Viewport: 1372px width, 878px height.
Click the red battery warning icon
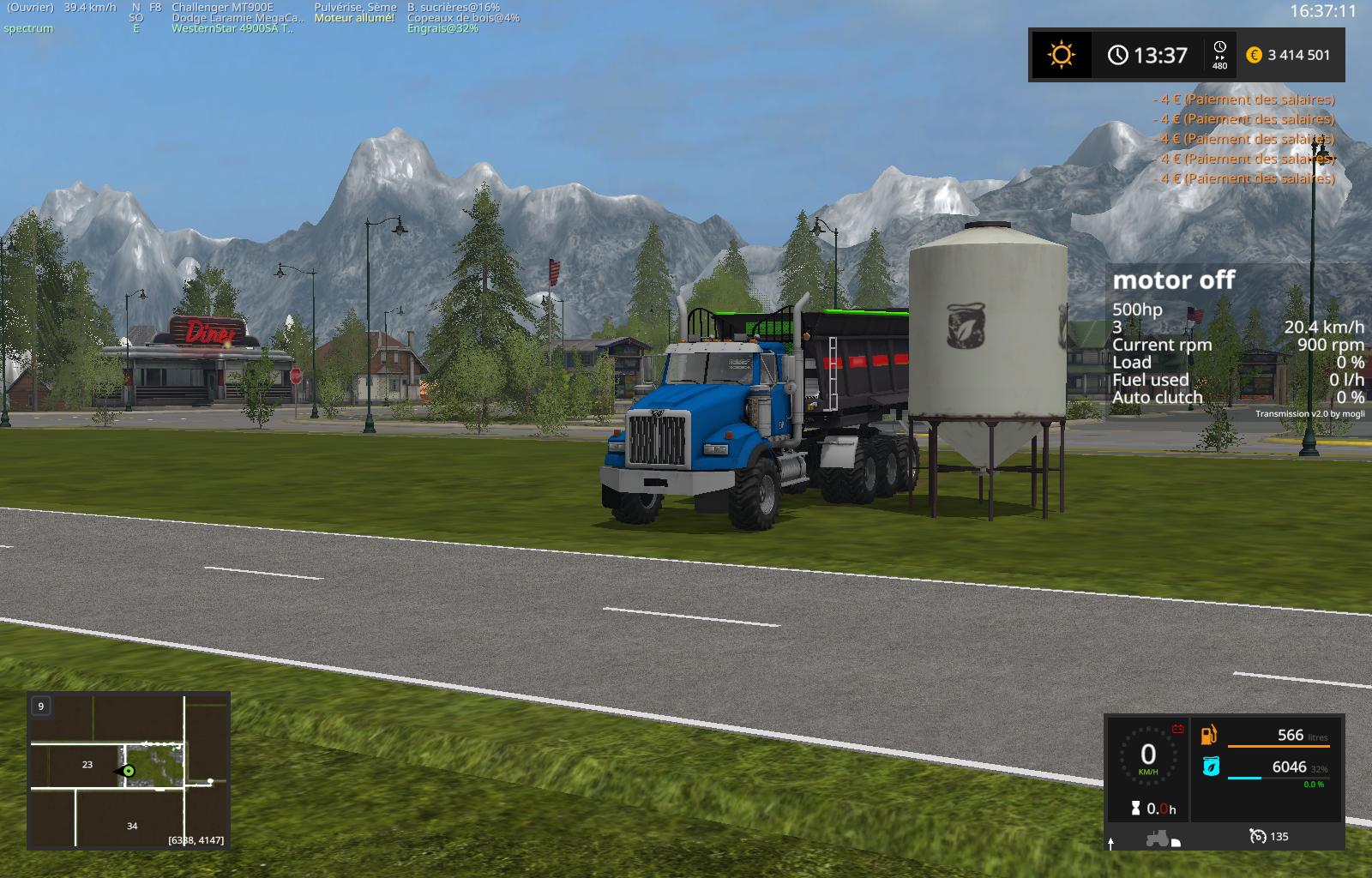[1177, 729]
